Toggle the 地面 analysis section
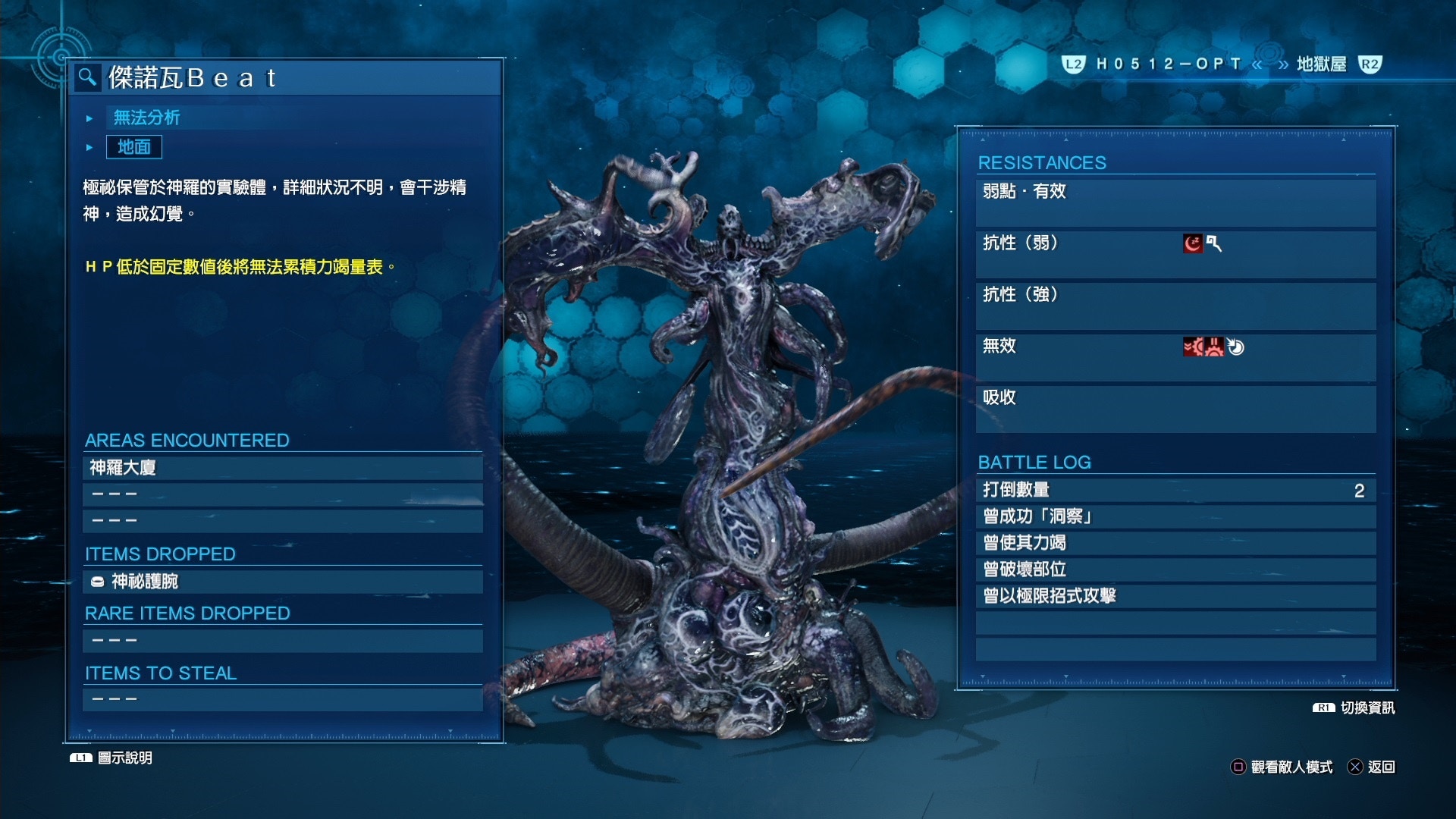 tap(135, 147)
